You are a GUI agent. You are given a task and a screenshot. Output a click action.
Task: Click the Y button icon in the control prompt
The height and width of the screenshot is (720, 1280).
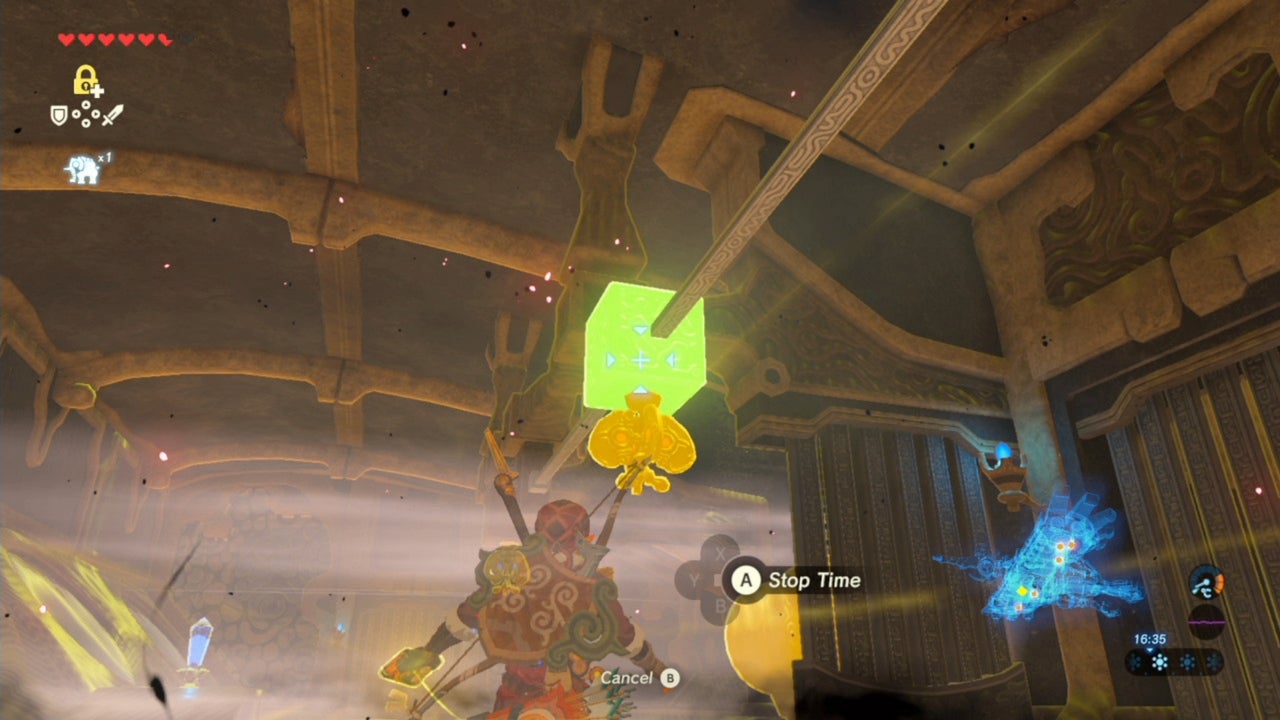693,580
